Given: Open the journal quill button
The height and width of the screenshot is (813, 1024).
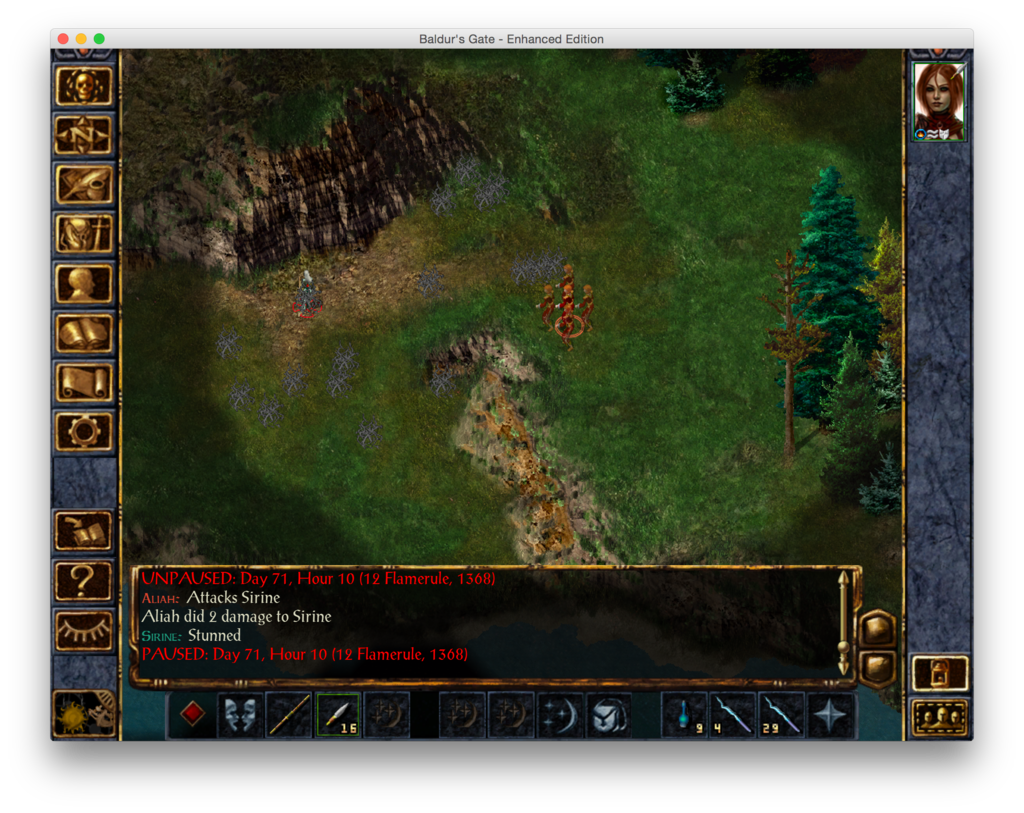Looking at the screenshot, I should [84, 184].
